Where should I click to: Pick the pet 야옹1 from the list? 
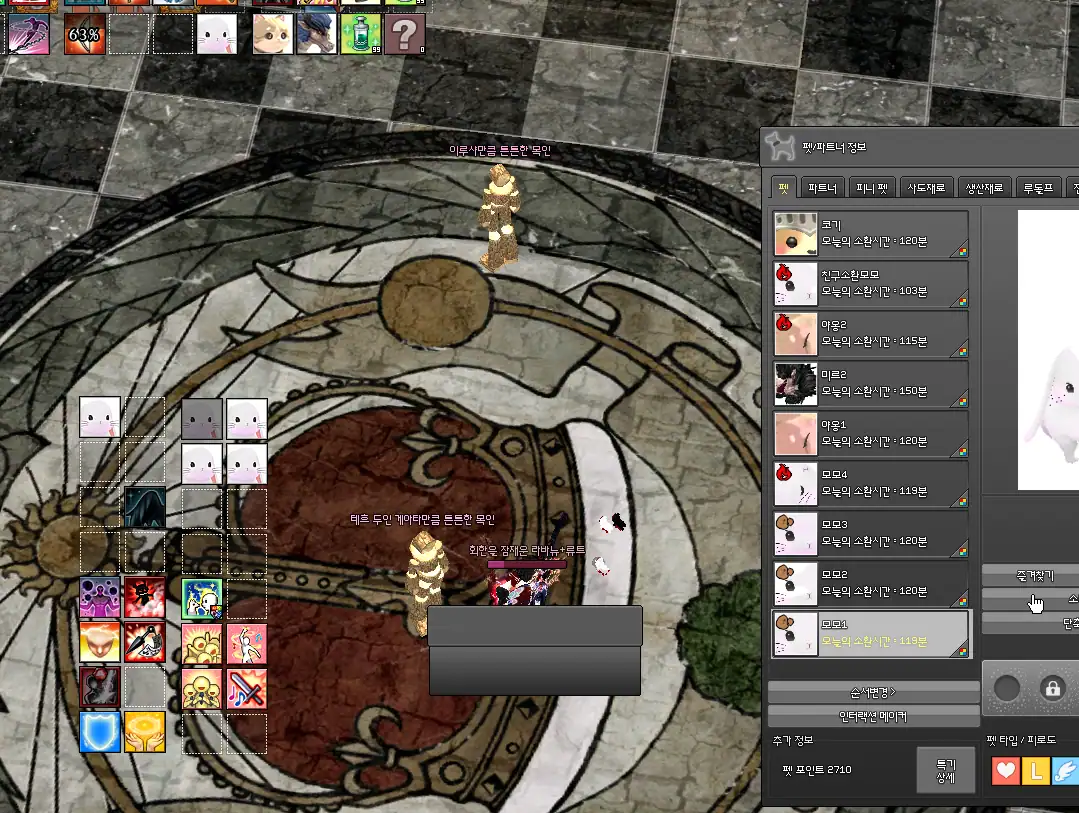click(870, 434)
